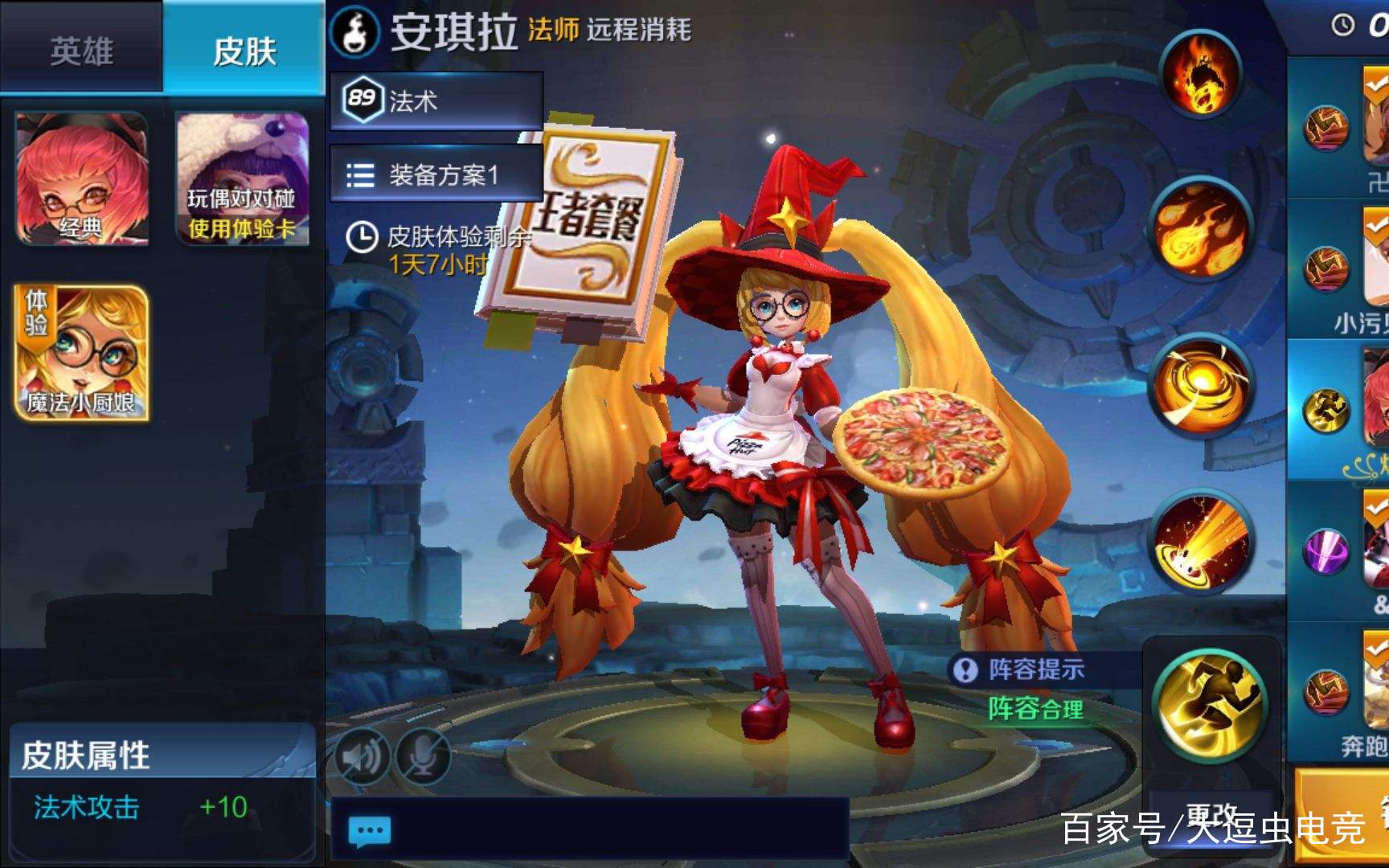
Task: Click the clock icon beside the countdown timer
Action: tap(1342, 24)
